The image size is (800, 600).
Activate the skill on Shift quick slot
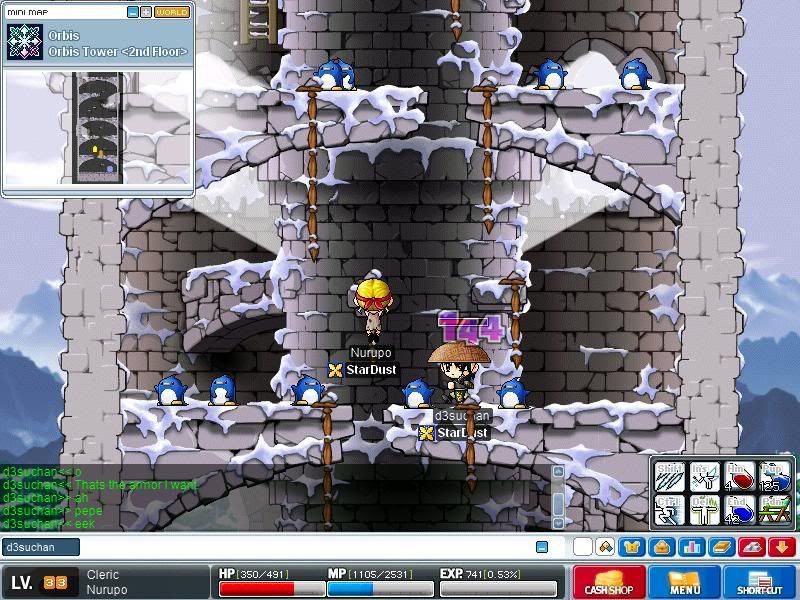(x=671, y=476)
